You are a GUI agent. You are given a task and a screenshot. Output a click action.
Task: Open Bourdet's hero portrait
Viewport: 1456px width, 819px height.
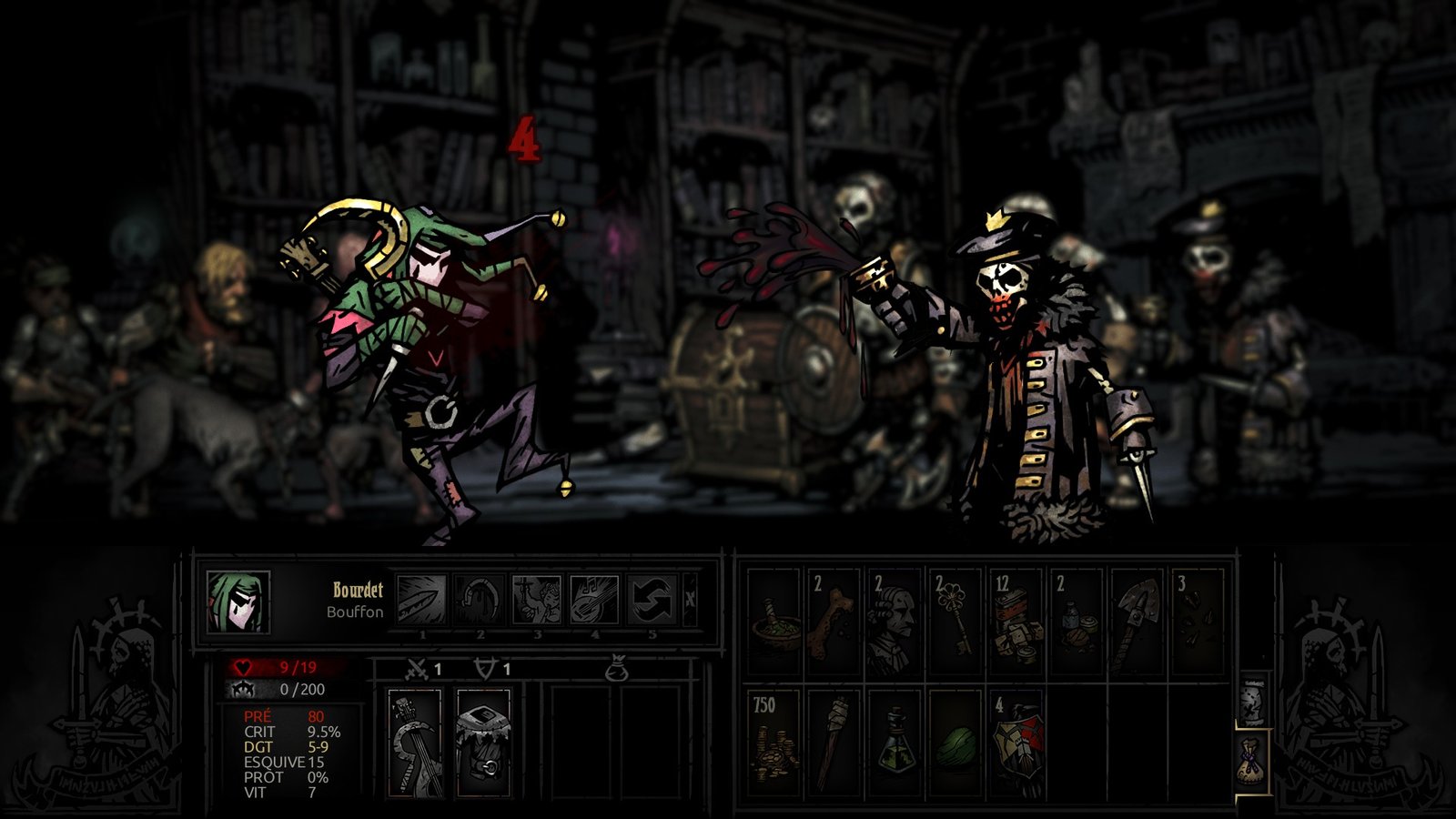pyautogui.click(x=238, y=602)
